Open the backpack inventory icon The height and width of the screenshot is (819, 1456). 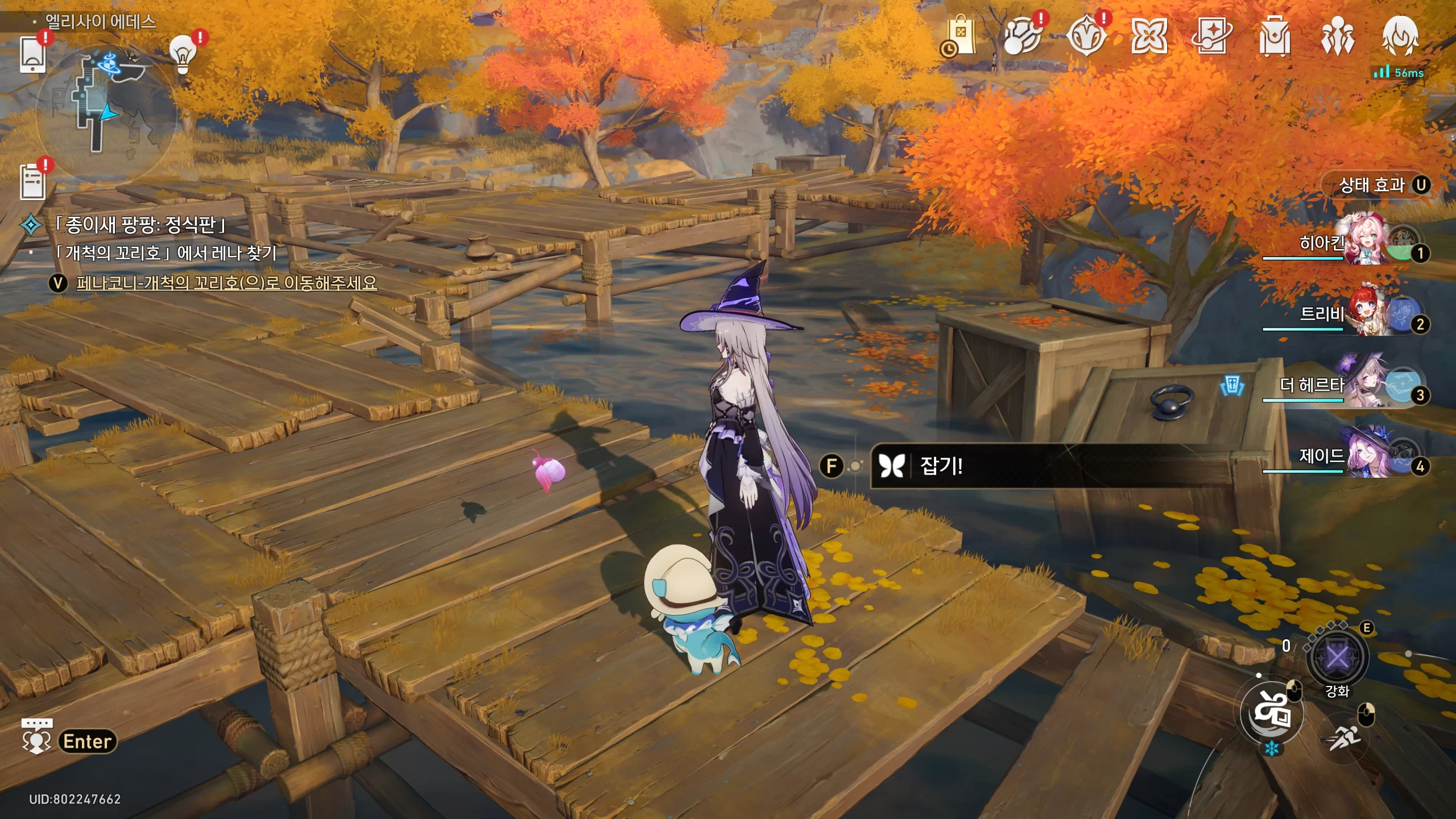pyautogui.click(x=1274, y=36)
